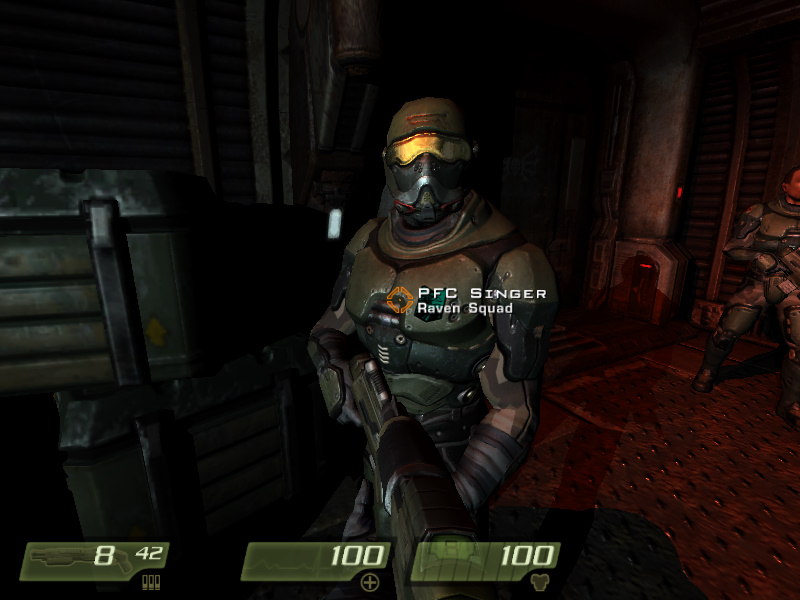This screenshot has width=800, height=600.
Task: Click the armor vest icon
Action: [541, 582]
